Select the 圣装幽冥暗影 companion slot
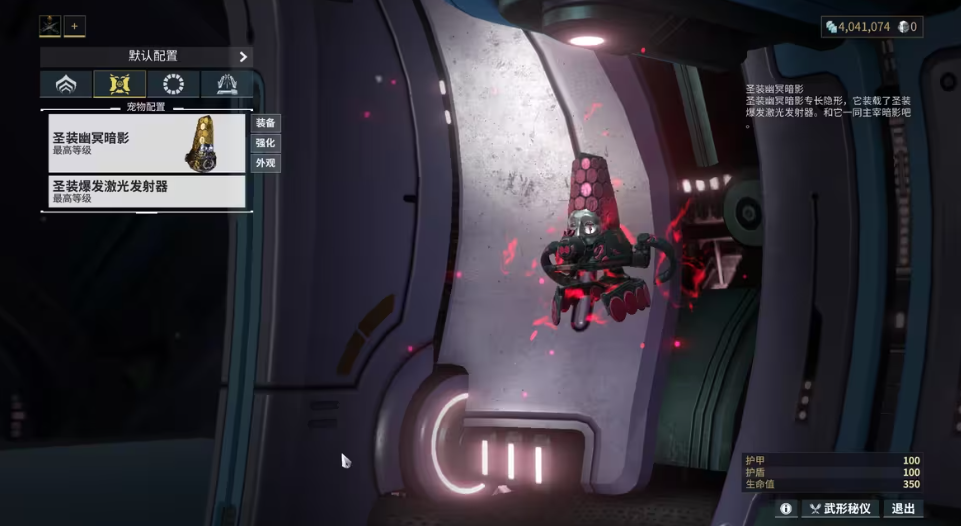Viewport: 961px width, 526px height. [146, 143]
